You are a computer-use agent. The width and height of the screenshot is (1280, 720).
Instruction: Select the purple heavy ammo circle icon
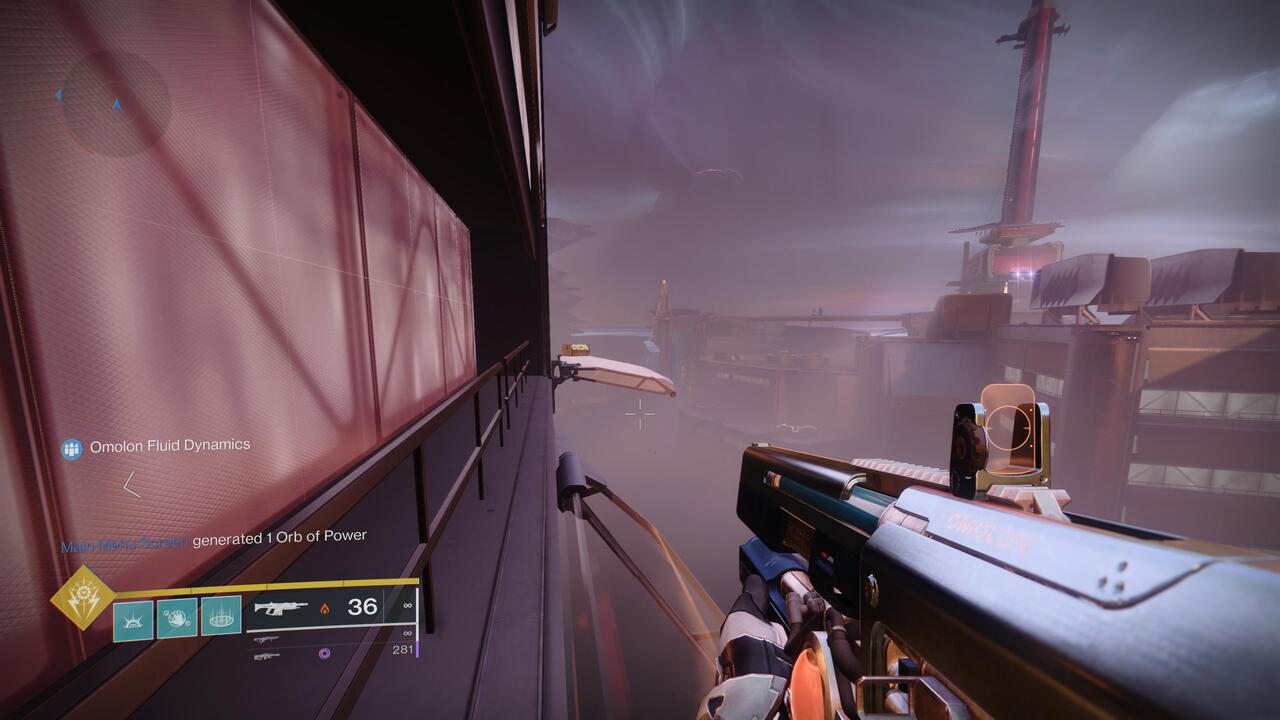[324, 654]
